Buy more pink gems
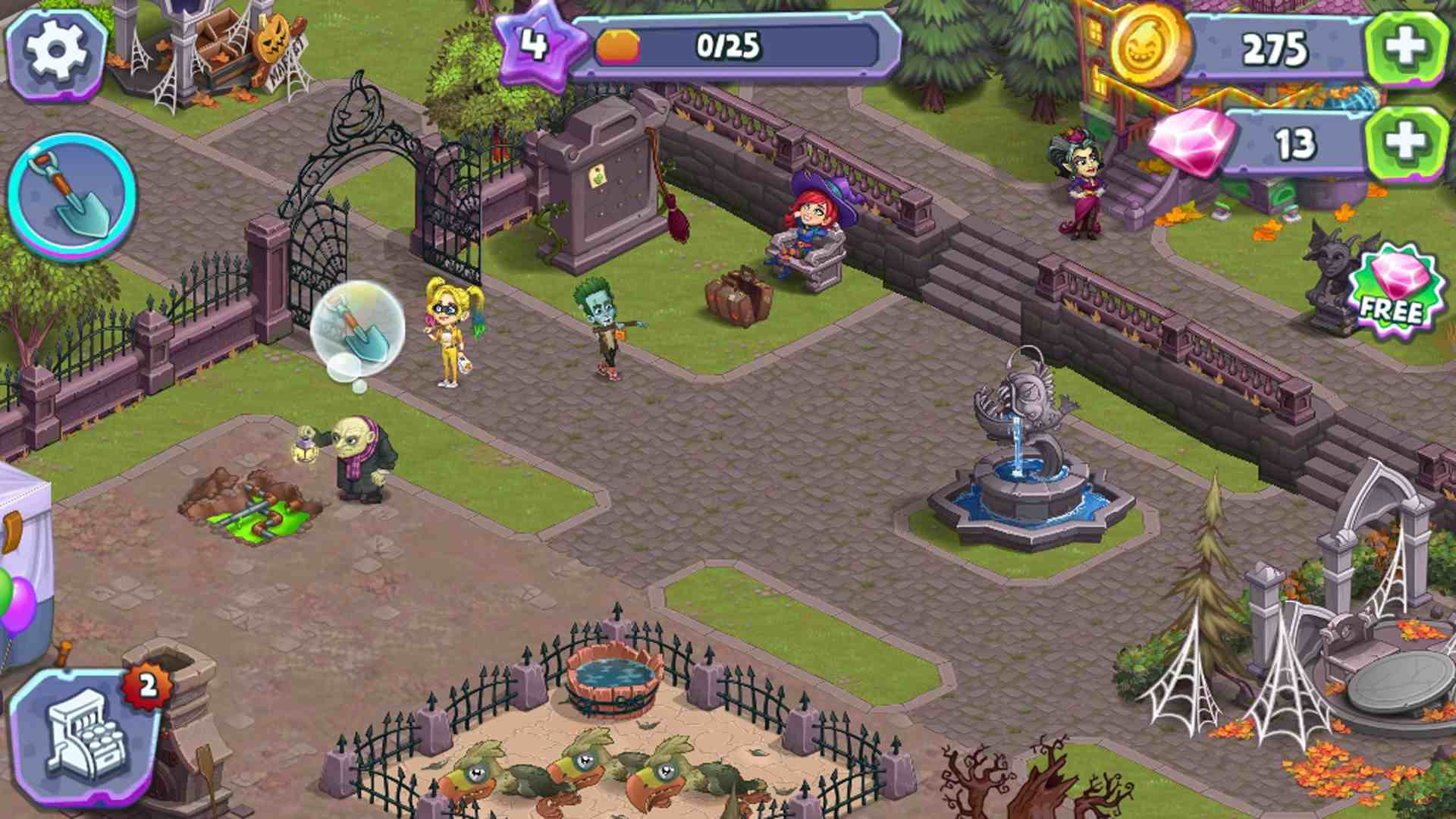Image resolution: width=1456 pixels, height=819 pixels. coord(1405,143)
